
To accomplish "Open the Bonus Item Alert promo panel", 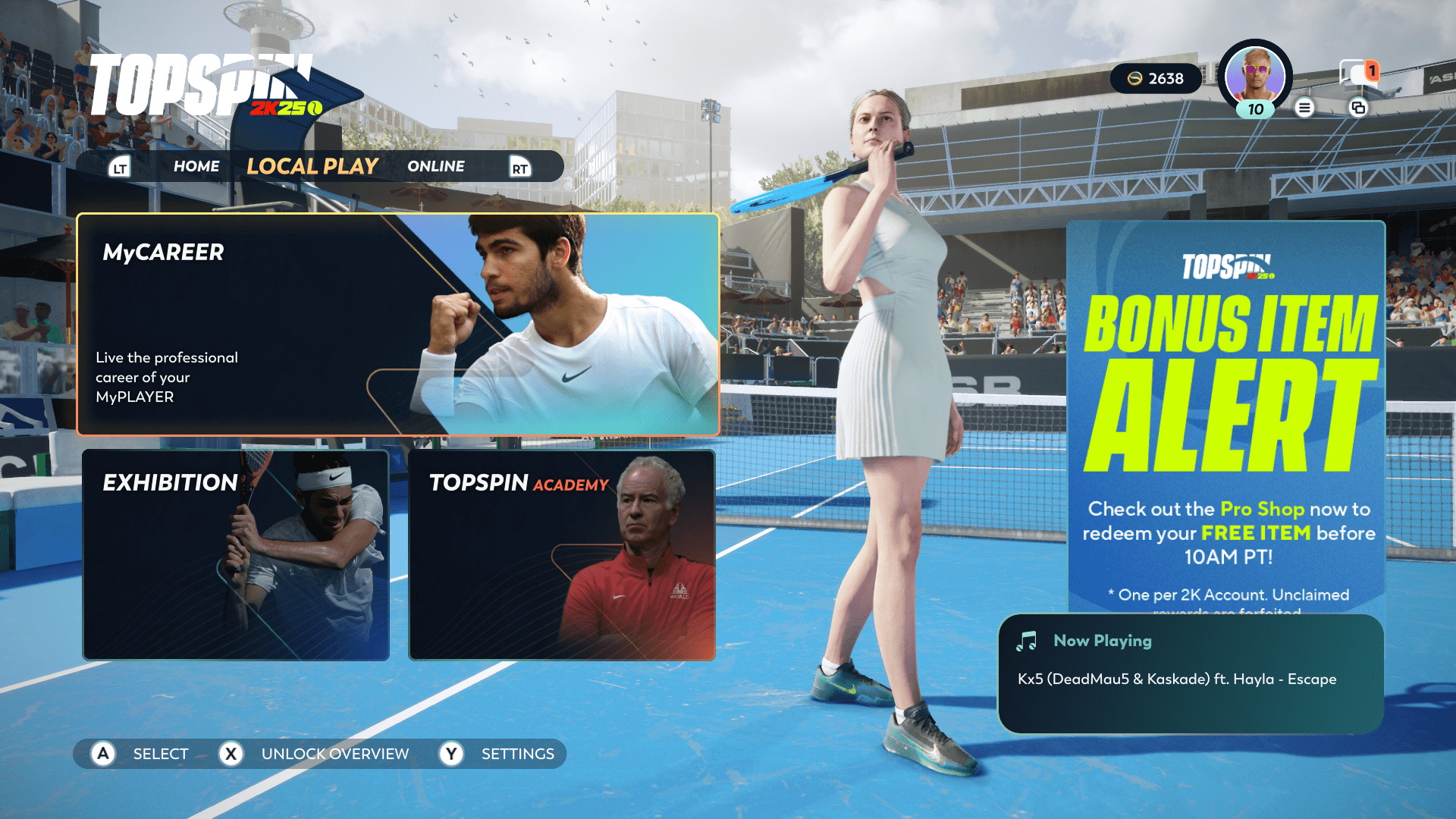I will pos(1225,417).
